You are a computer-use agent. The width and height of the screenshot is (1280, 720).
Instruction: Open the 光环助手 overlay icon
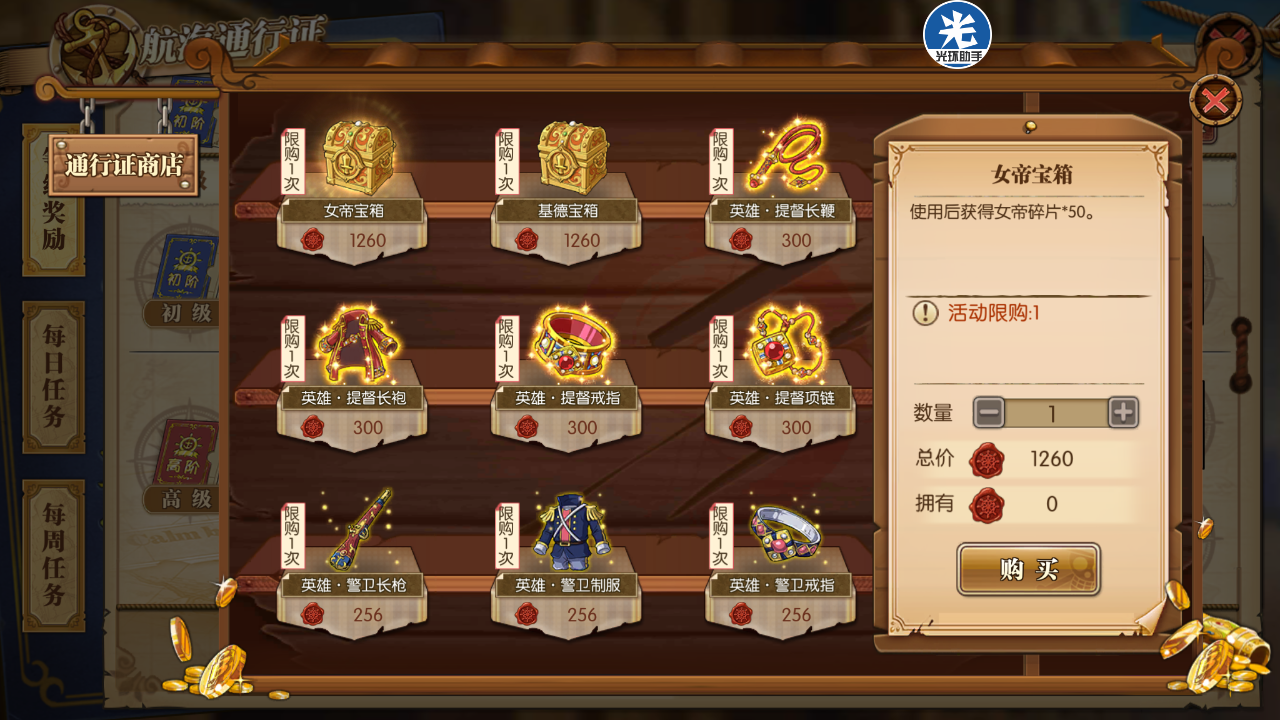(957, 34)
